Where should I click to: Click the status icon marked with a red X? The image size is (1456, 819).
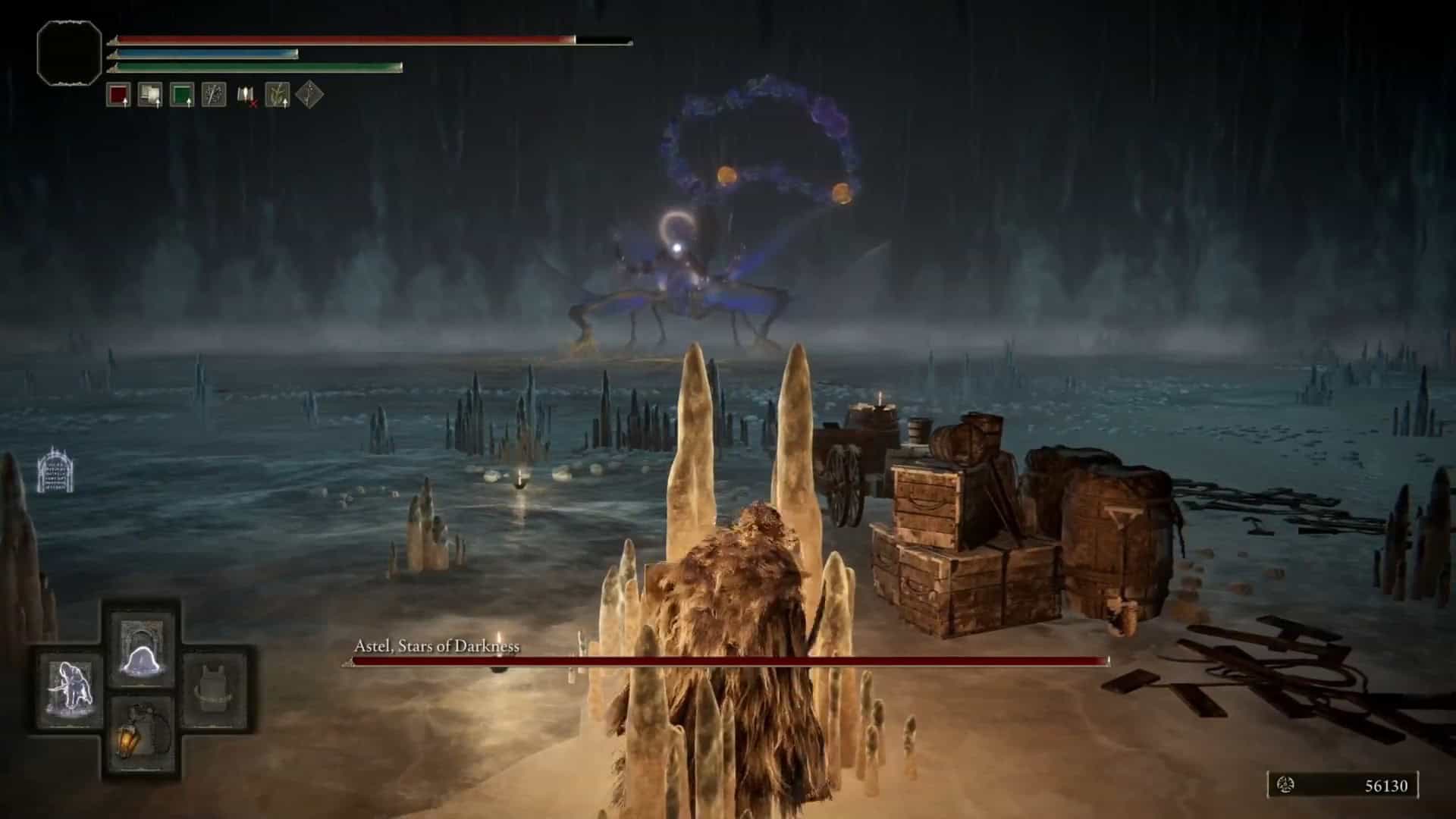246,96
